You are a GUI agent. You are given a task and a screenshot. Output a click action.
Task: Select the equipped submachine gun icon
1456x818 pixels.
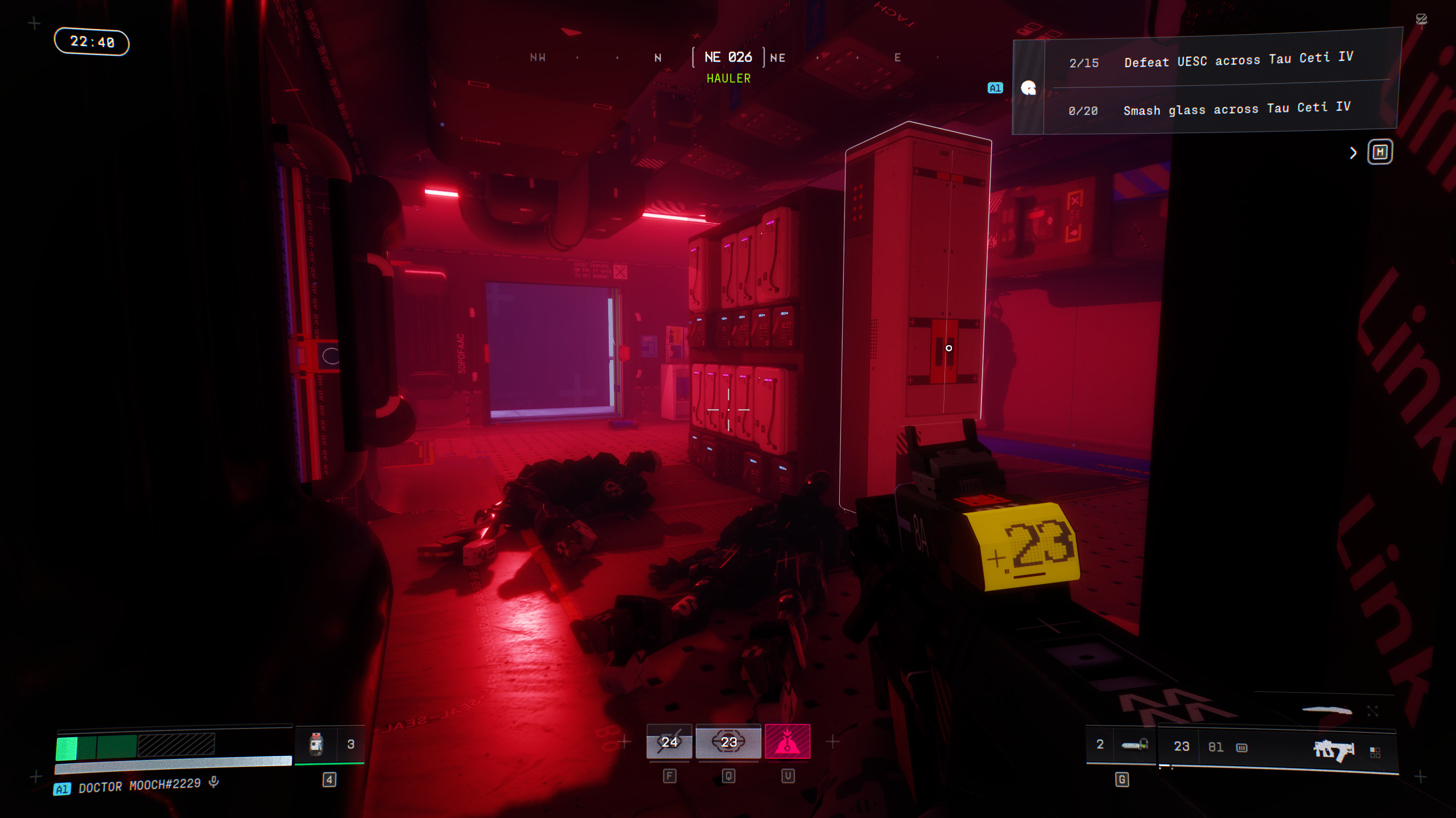pyautogui.click(x=1333, y=750)
